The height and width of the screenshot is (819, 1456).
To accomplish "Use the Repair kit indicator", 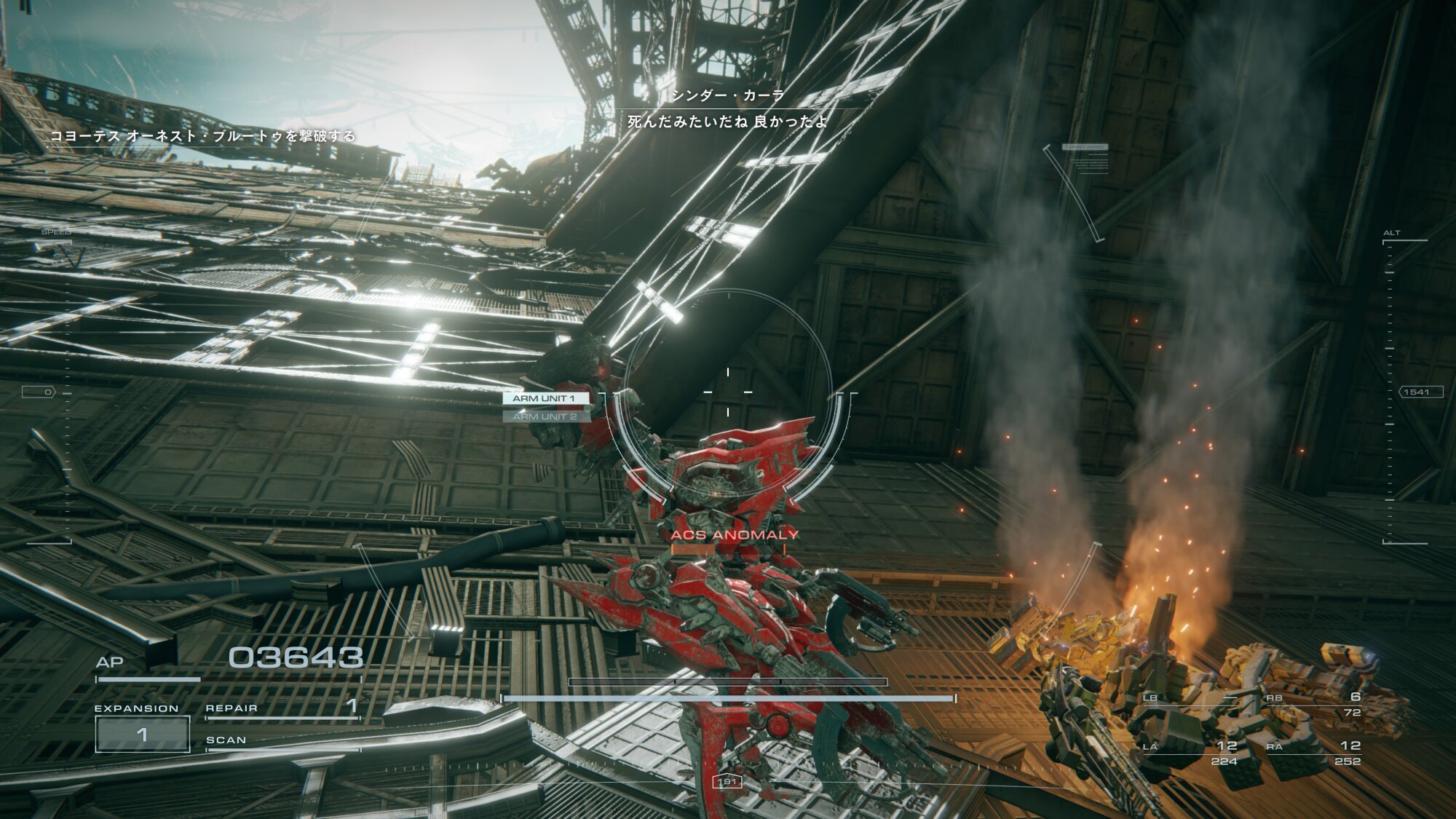I will pos(282,709).
